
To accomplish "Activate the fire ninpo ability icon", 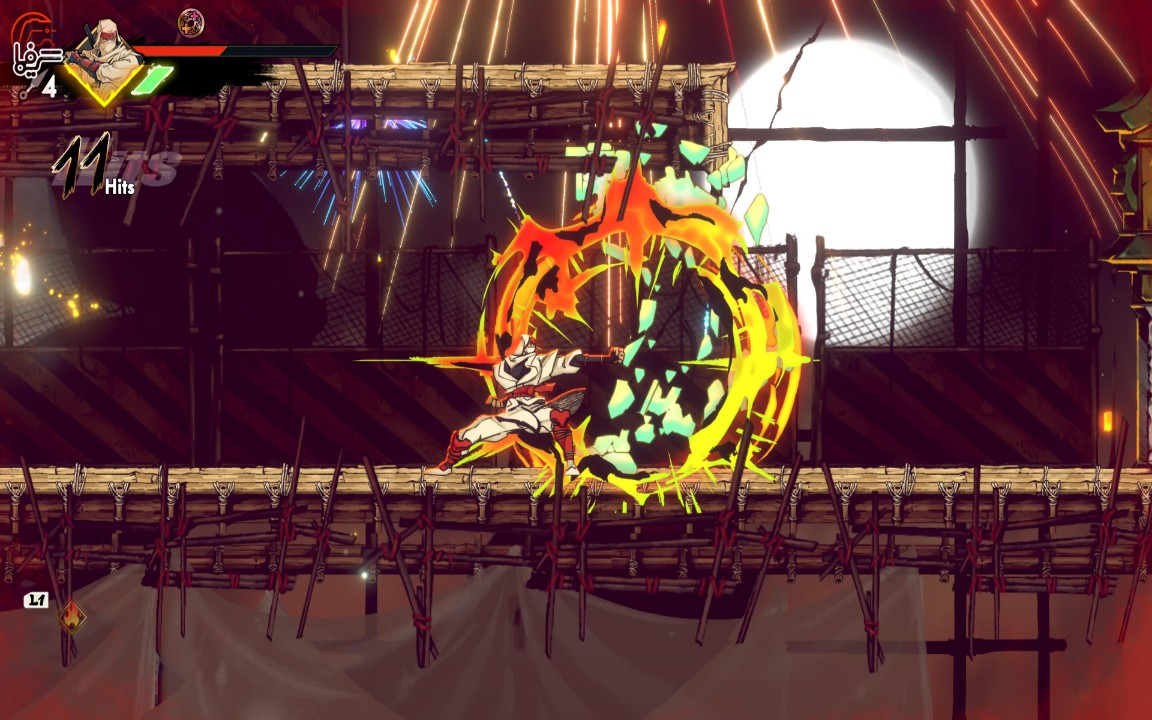I will click(71, 617).
